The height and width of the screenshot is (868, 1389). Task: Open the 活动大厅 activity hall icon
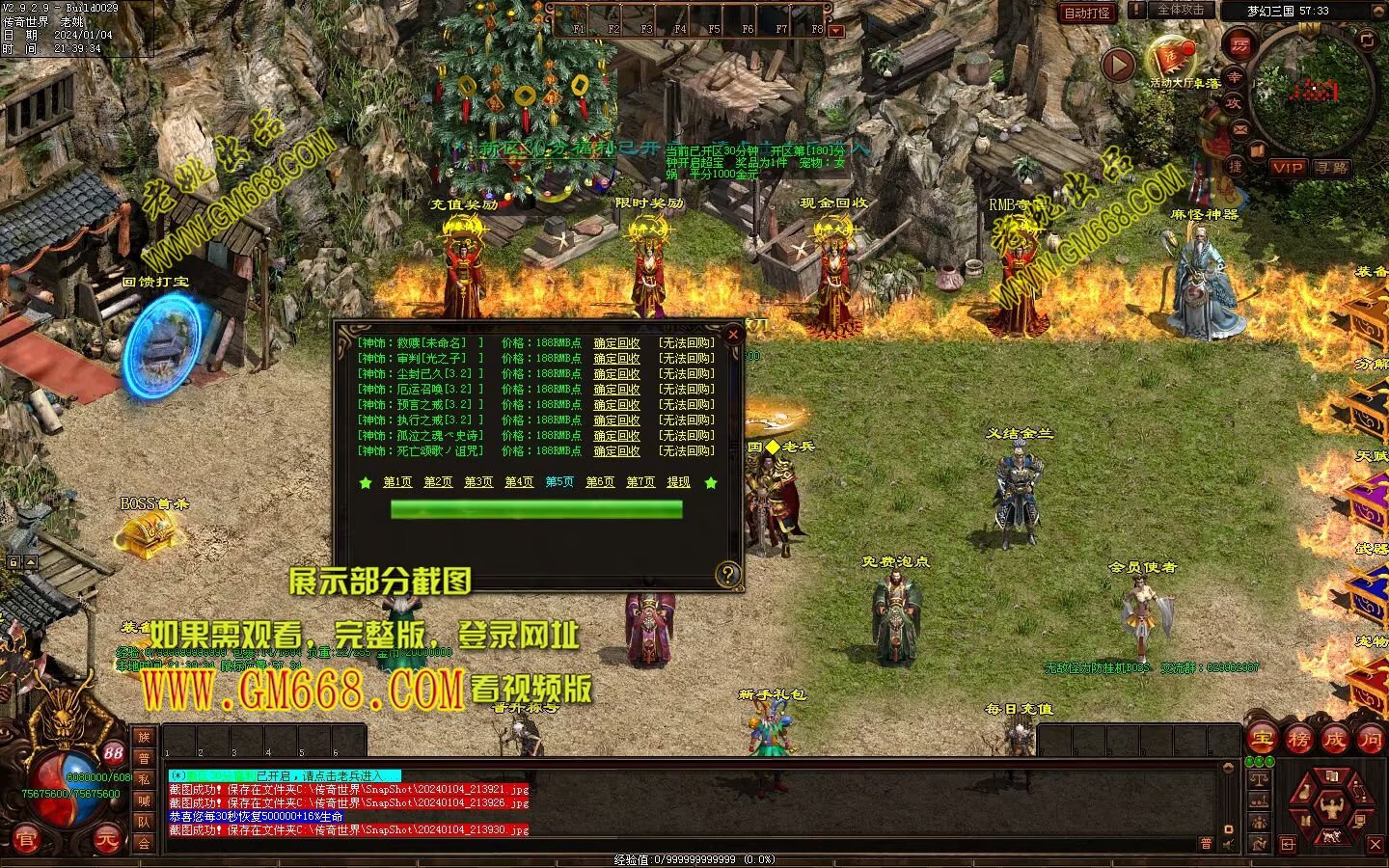(x=1171, y=58)
